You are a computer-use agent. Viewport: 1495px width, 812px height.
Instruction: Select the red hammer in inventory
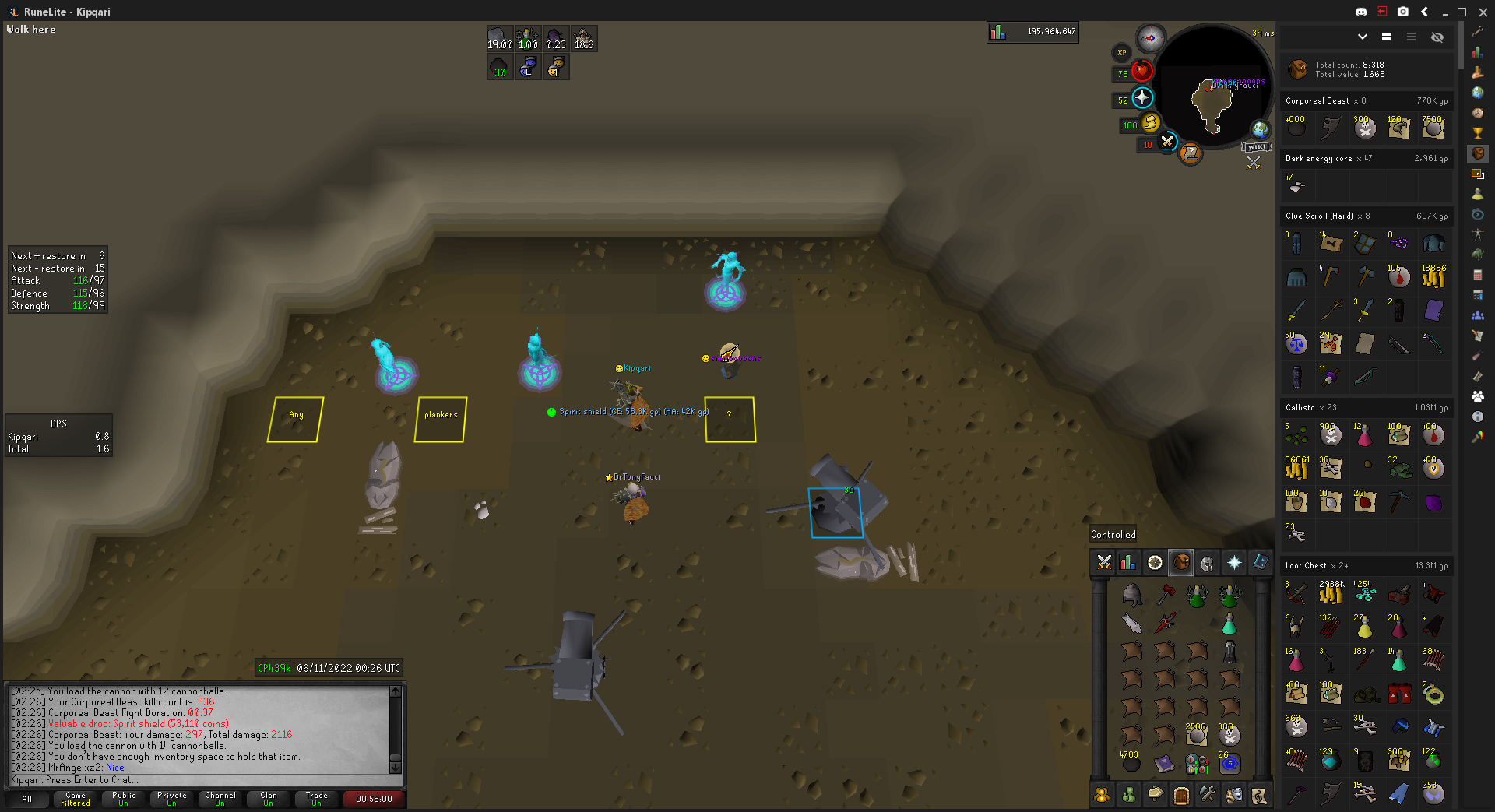point(1165,595)
